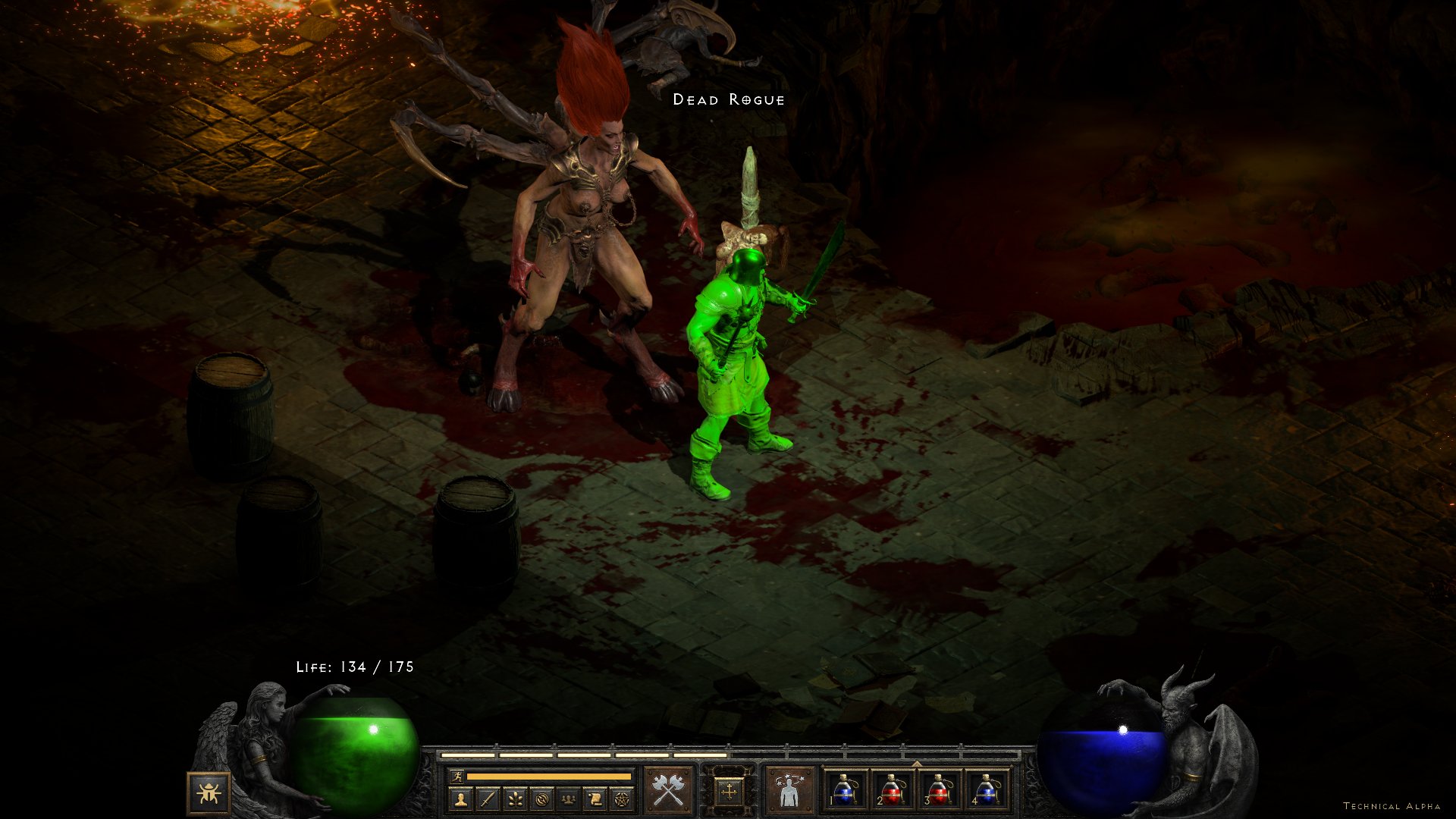Use the red healing potion in belt slot 2
Image resolution: width=1456 pixels, height=819 pixels.
892,790
